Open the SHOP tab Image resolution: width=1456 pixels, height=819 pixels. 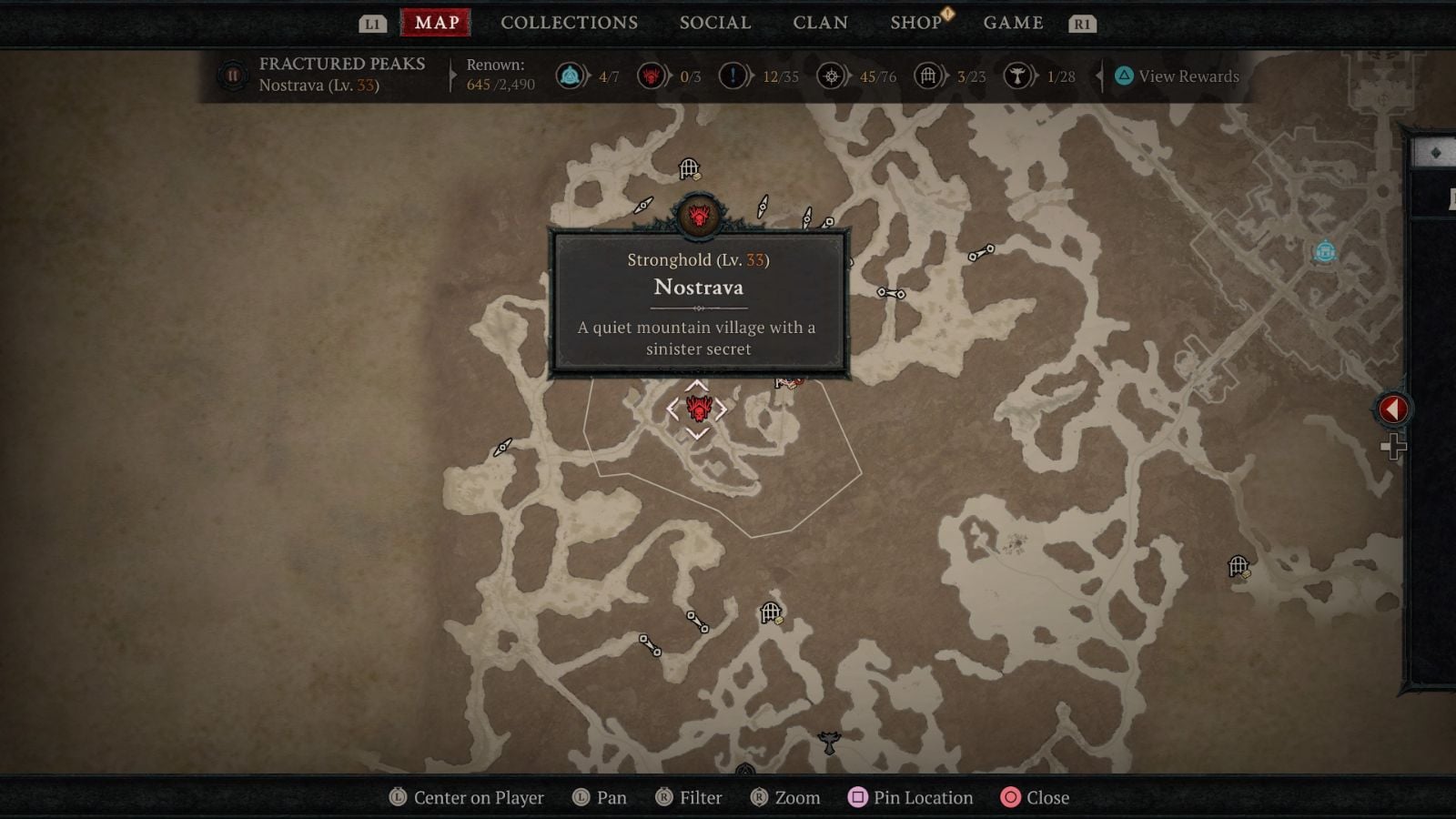pos(915,23)
